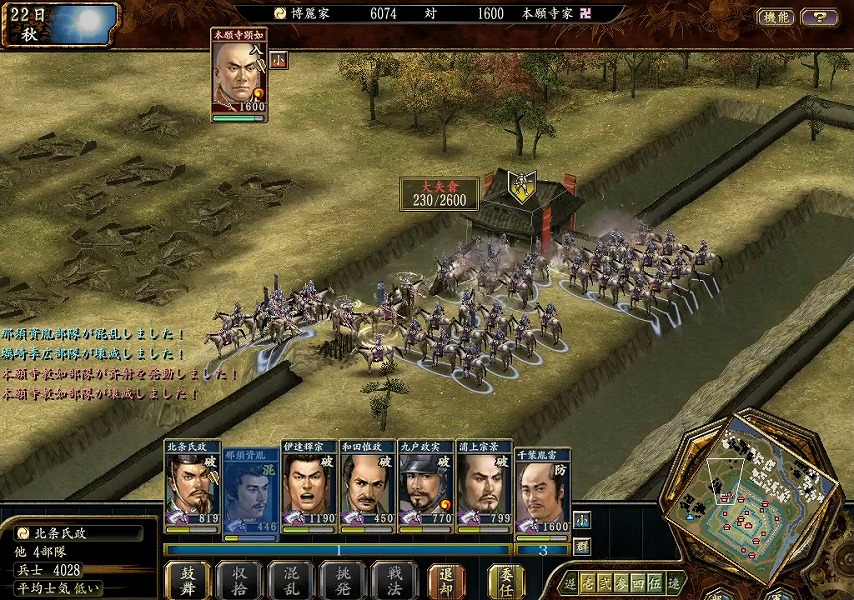Click the 委任 delegate button
Viewport: 854px width, 600px height.
pos(506,579)
